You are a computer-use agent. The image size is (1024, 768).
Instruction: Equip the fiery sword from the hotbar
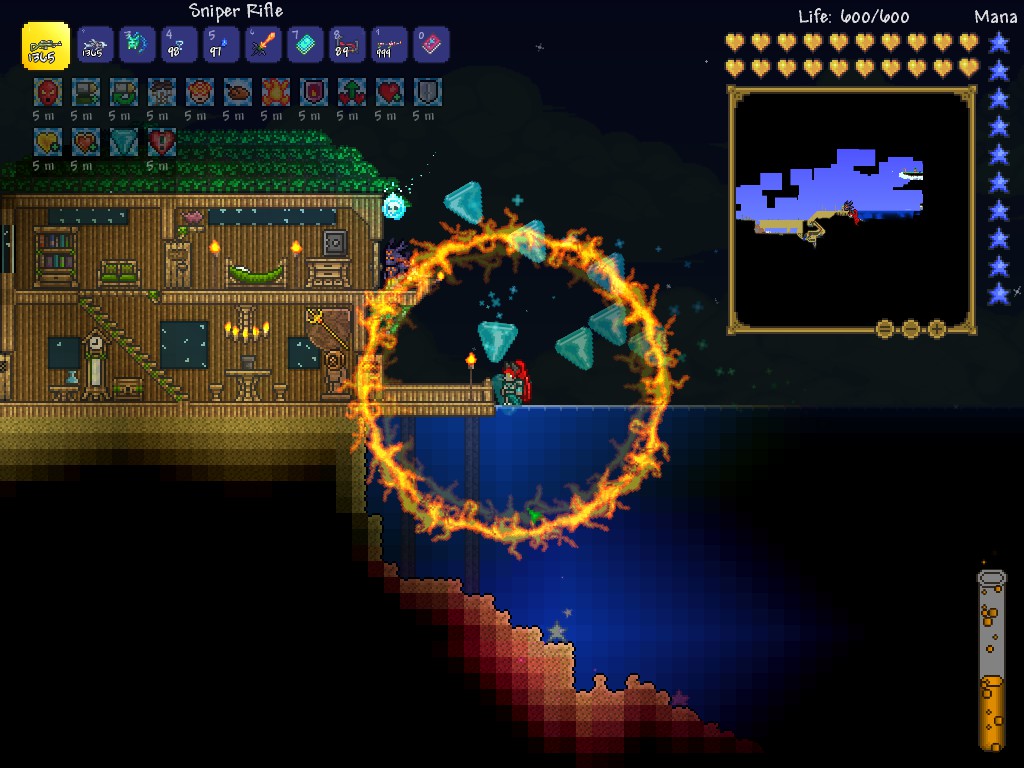click(x=263, y=45)
